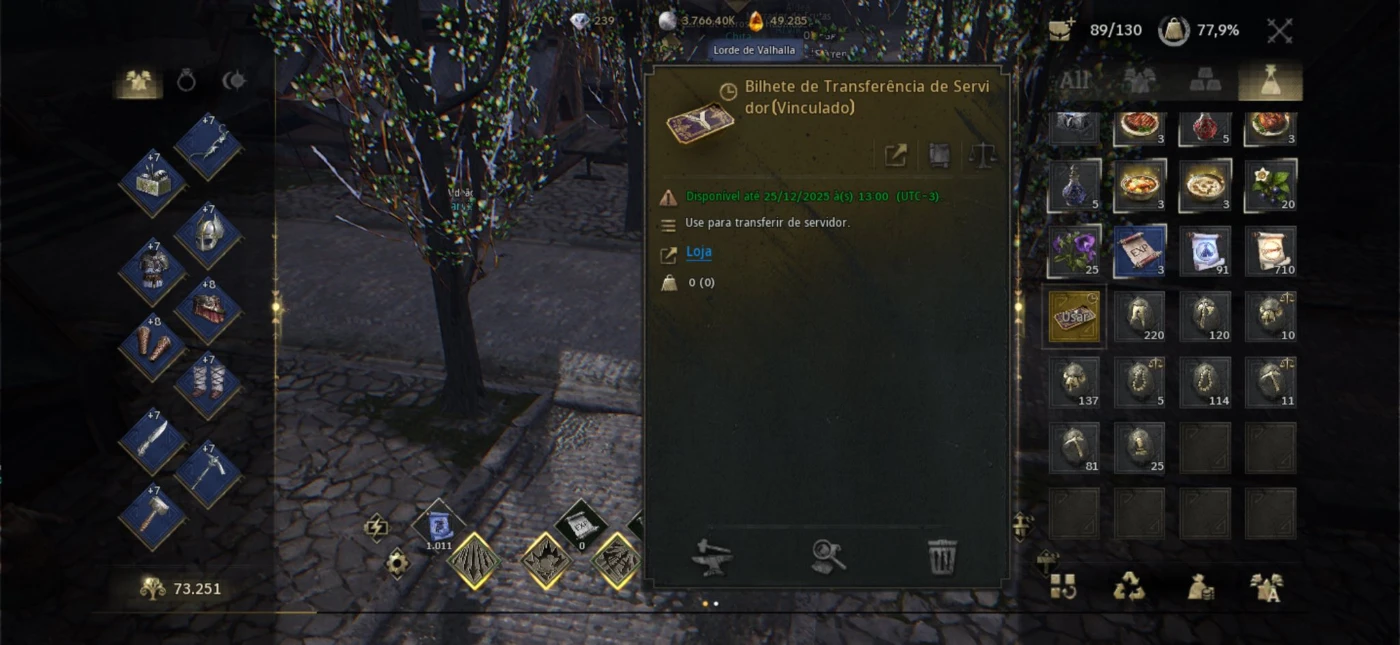Select the purple flowers stack of 25
The height and width of the screenshot is (645, 1400).
click(1074, 251)
